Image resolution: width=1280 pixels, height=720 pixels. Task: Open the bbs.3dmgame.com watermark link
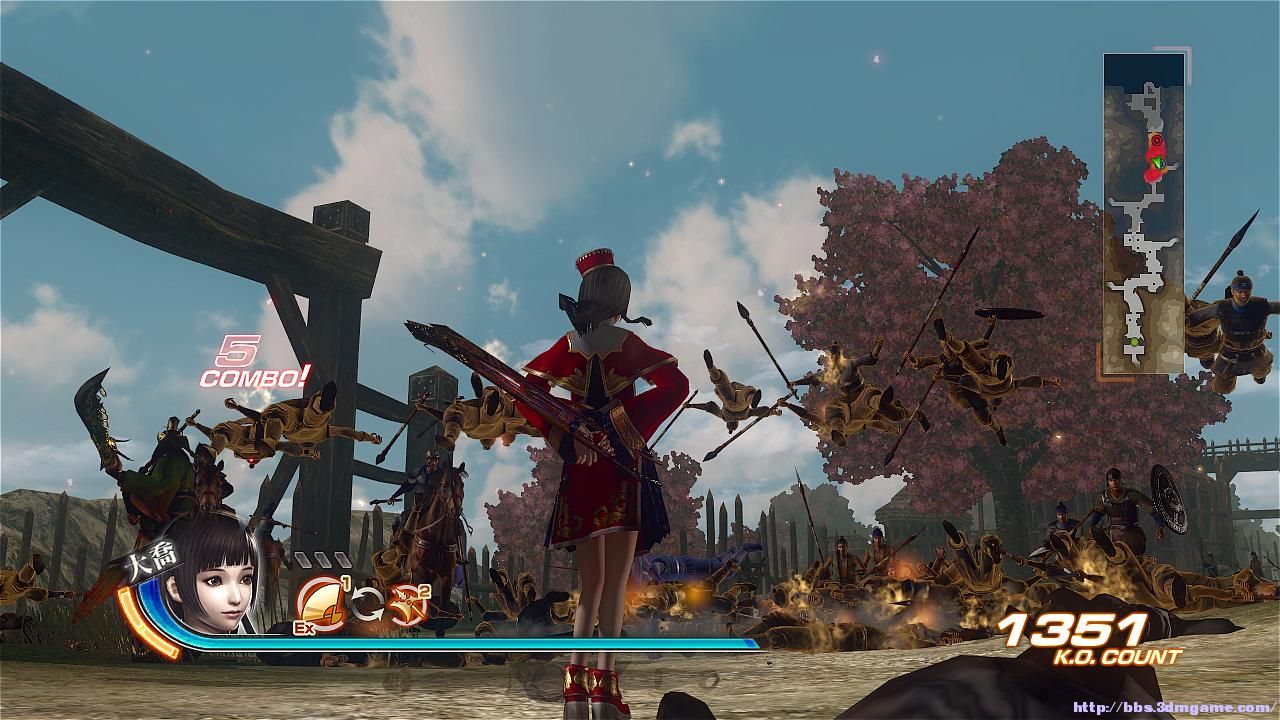click(x=1174, y=707)
